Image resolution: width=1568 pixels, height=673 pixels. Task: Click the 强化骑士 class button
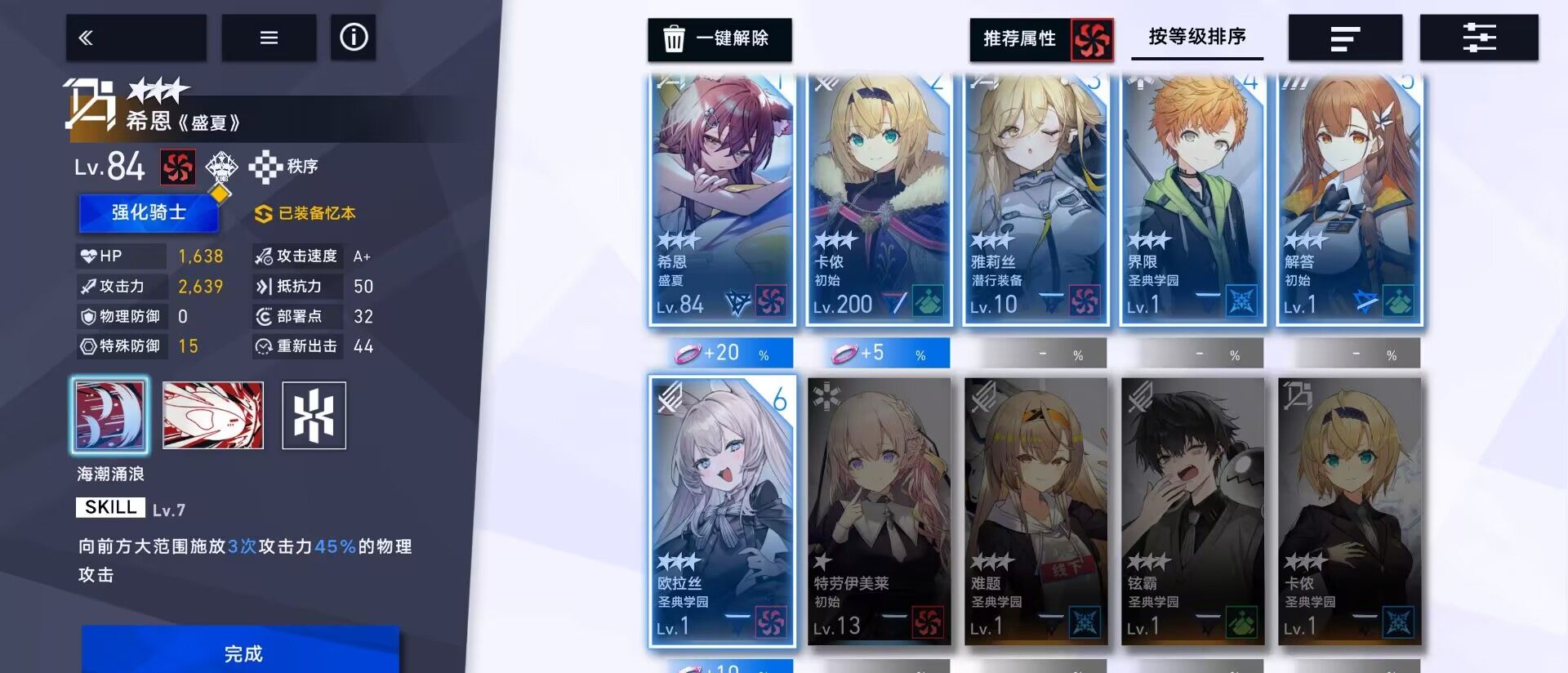coord(149,212)
